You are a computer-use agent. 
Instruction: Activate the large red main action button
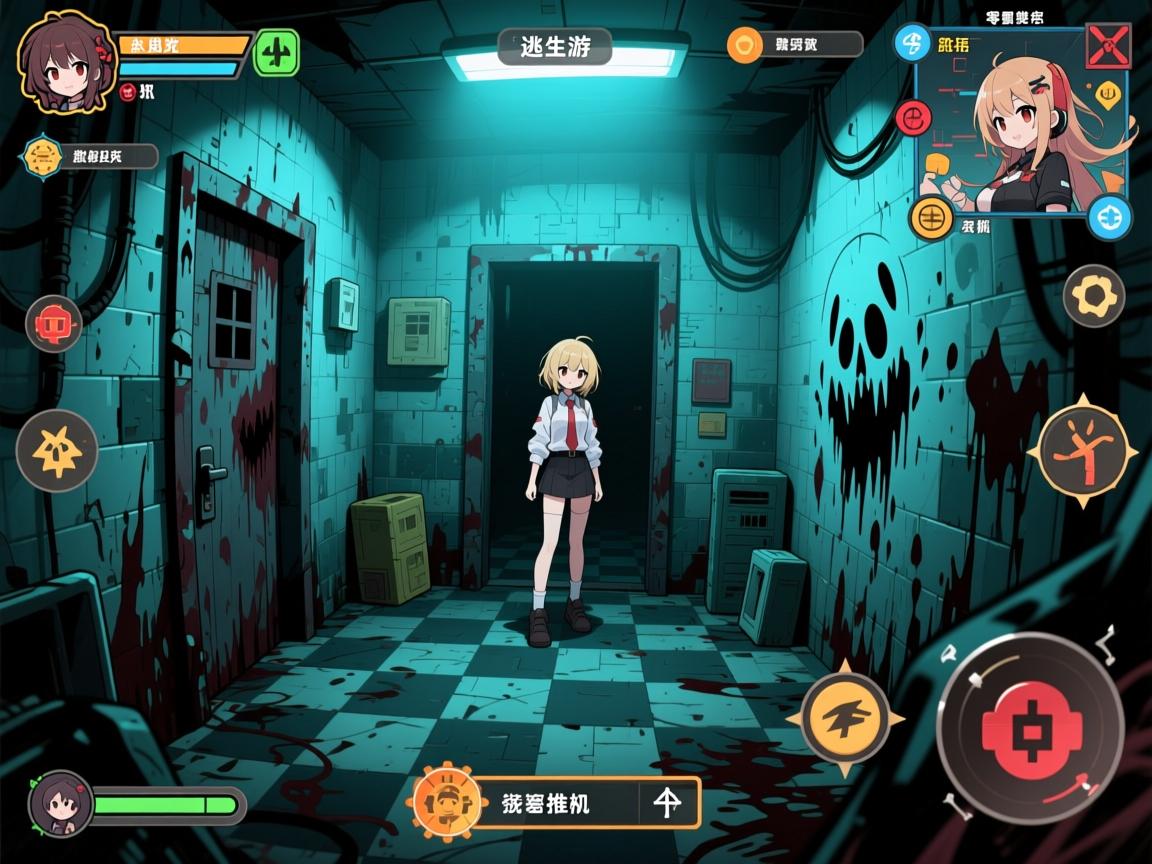click(x=1029, y=730)
